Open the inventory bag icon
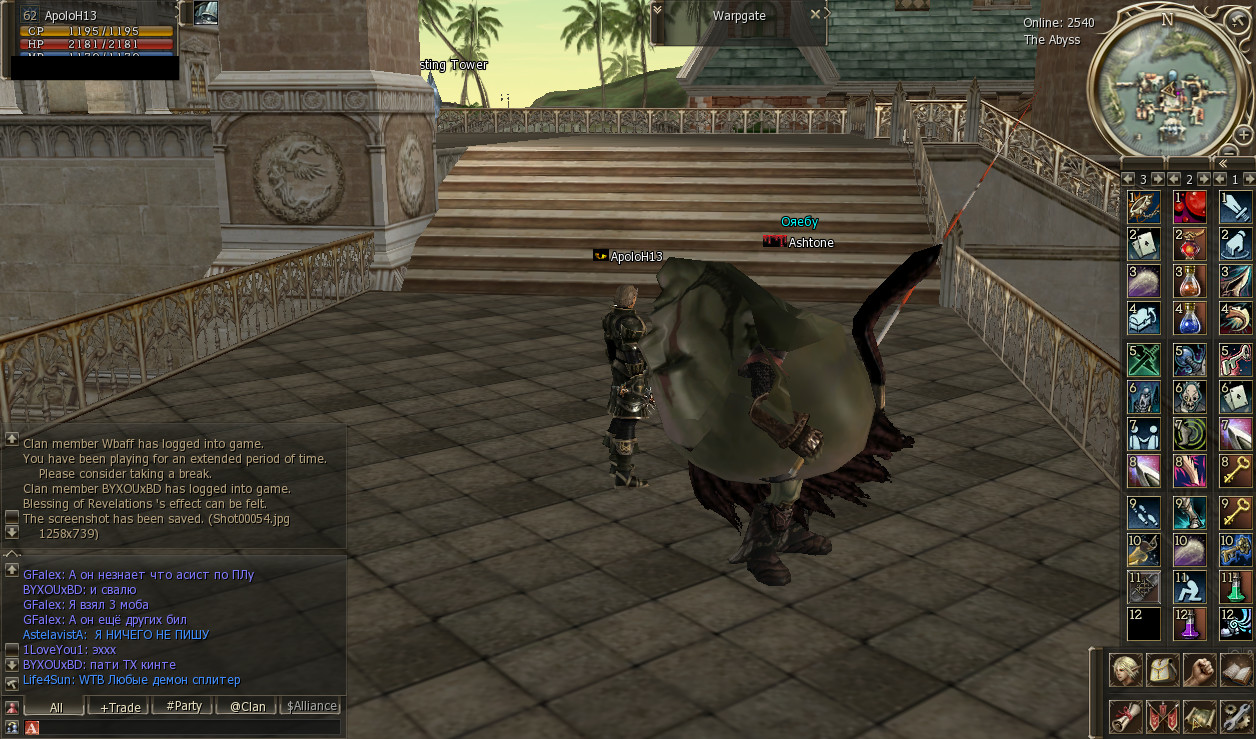The image size is (1256, 739). (x=1163, y=669)
